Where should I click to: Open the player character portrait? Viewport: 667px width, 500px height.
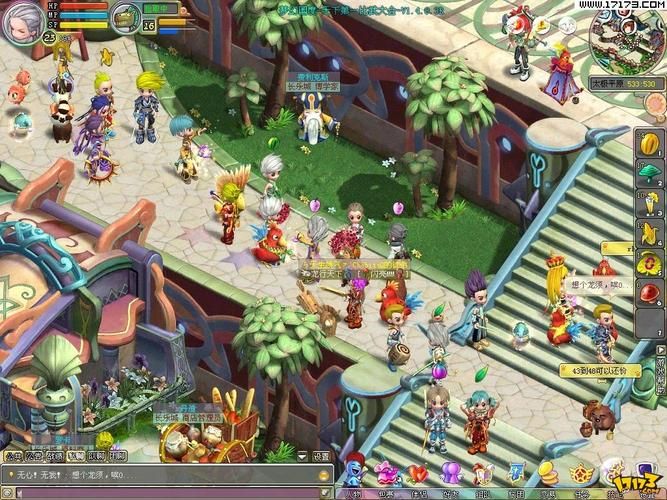point(22,22)
